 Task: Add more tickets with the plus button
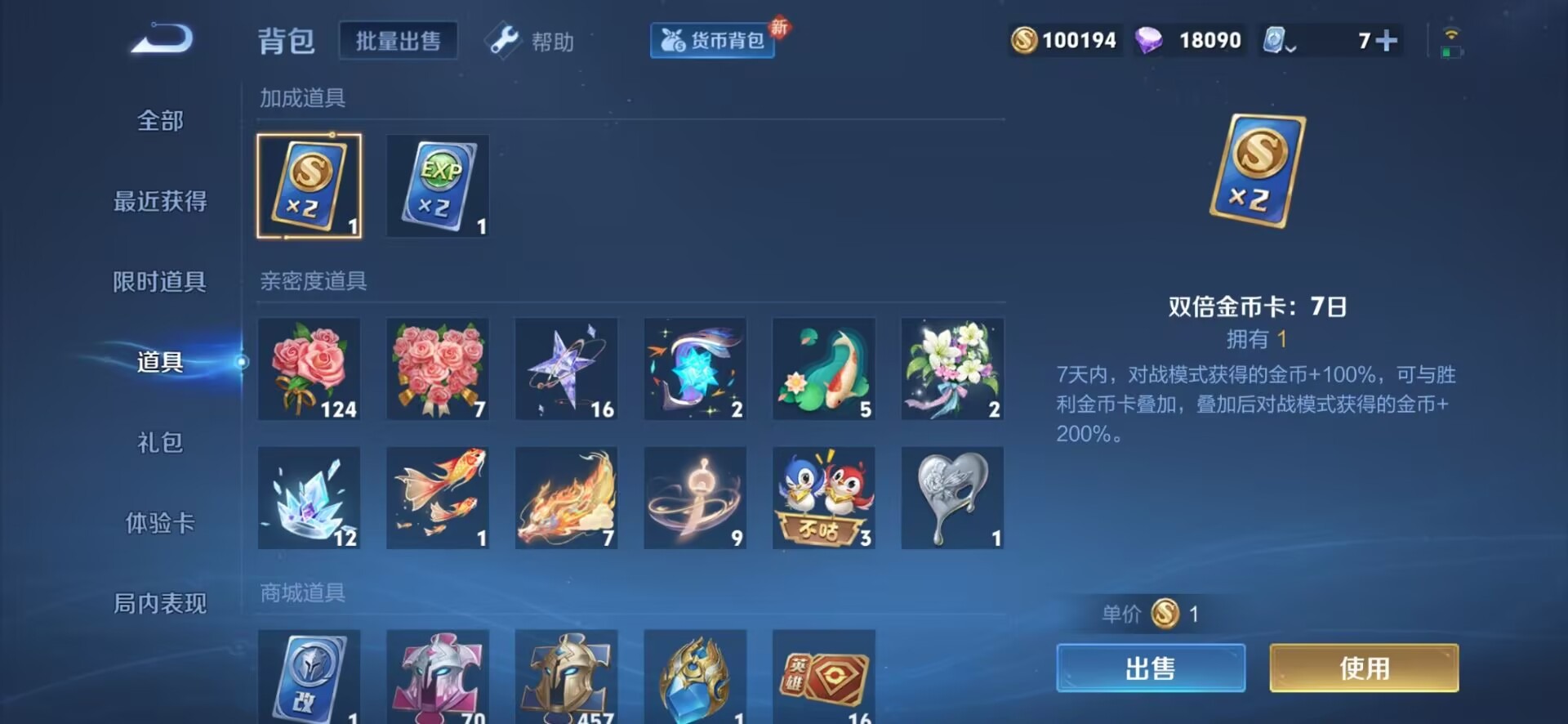coord(1387,41)
